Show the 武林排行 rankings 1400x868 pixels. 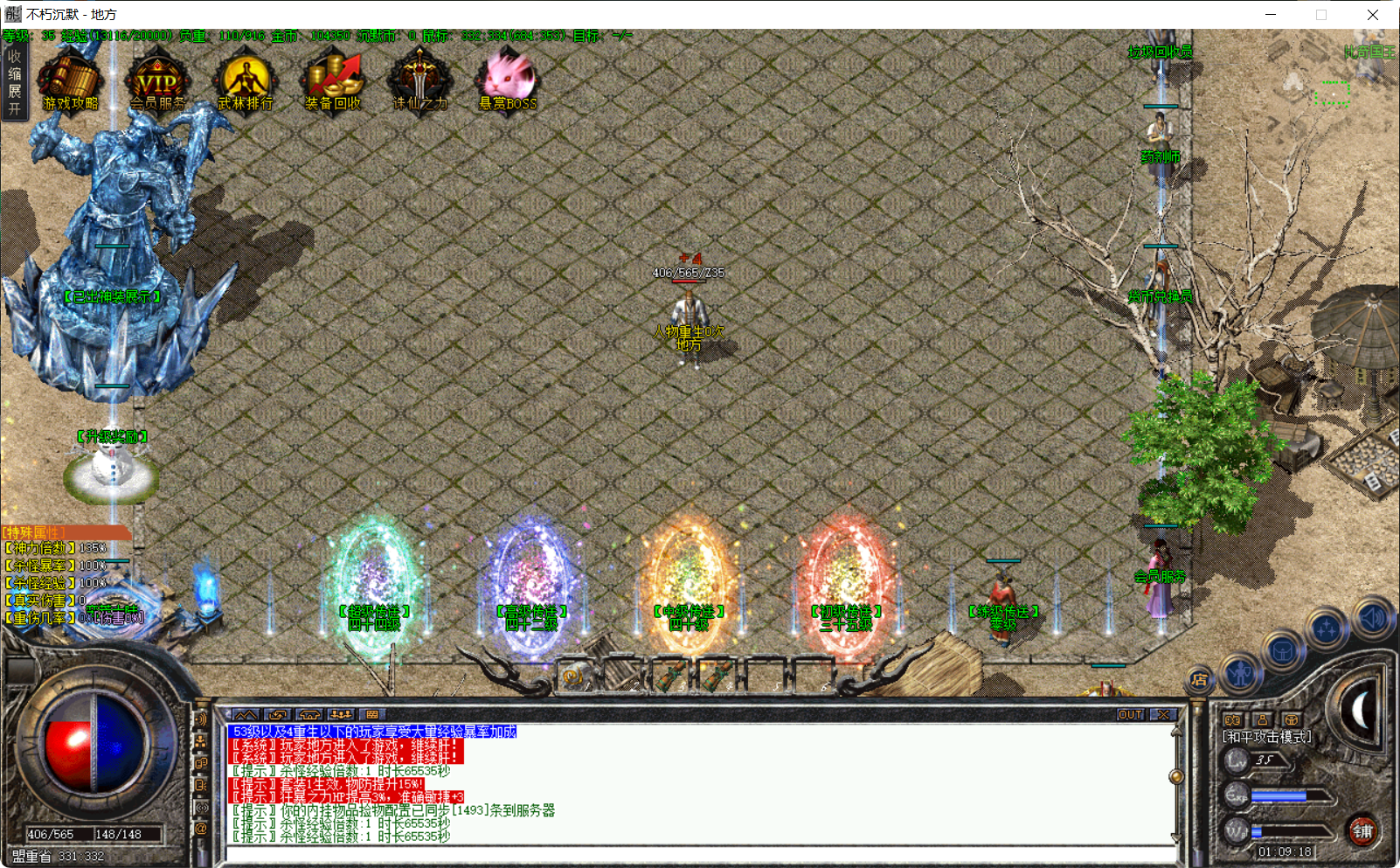coord(246,81)
